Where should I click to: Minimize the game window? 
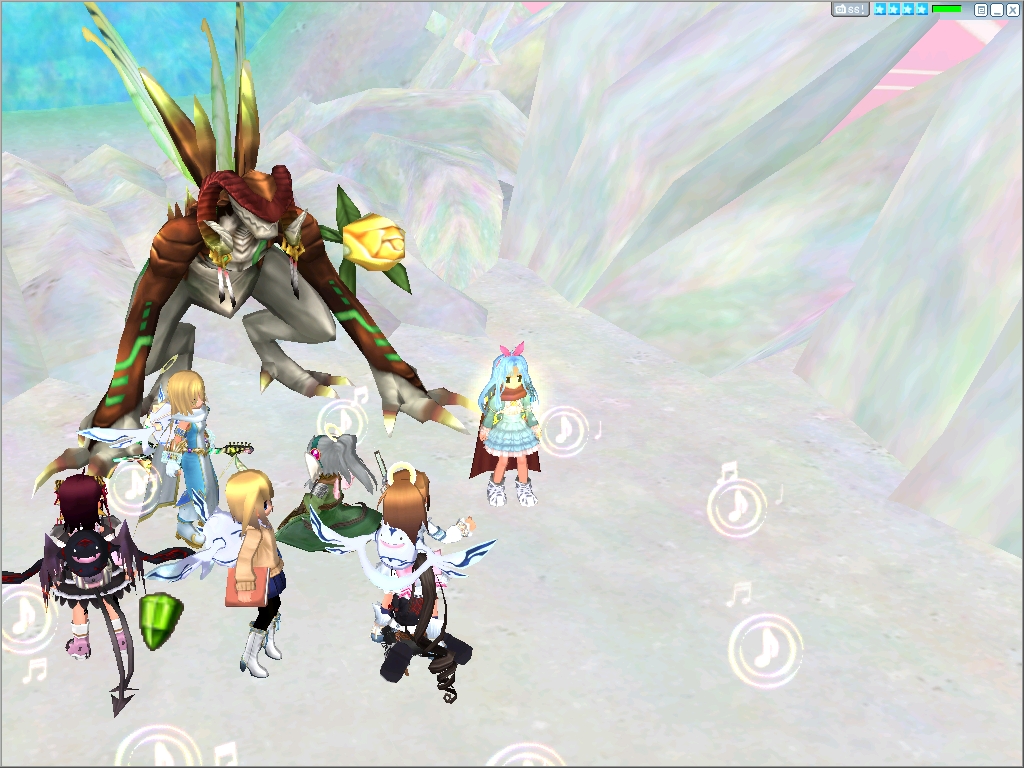[997, 10]
